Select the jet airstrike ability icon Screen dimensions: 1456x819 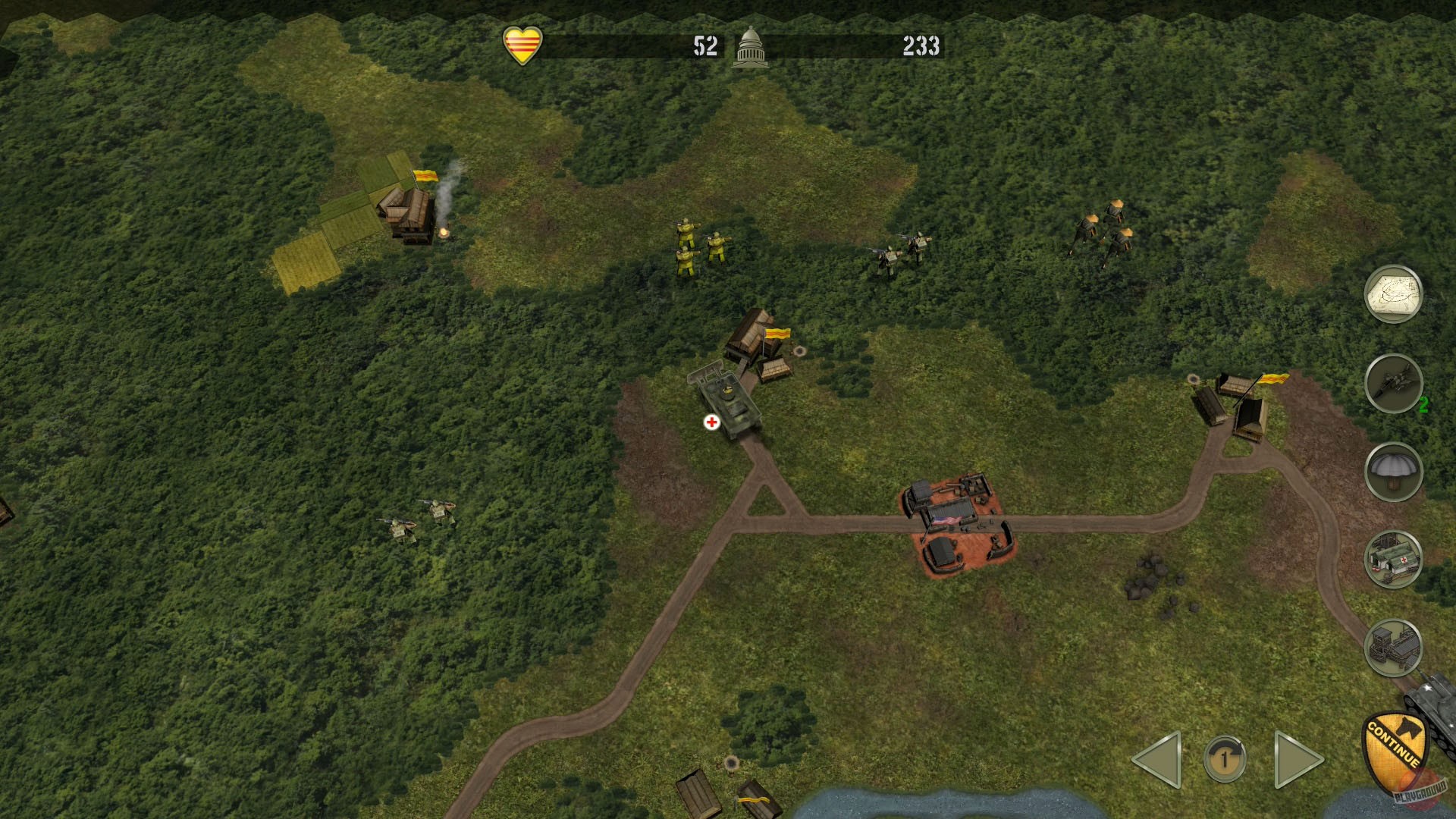tap(1394, 386)
